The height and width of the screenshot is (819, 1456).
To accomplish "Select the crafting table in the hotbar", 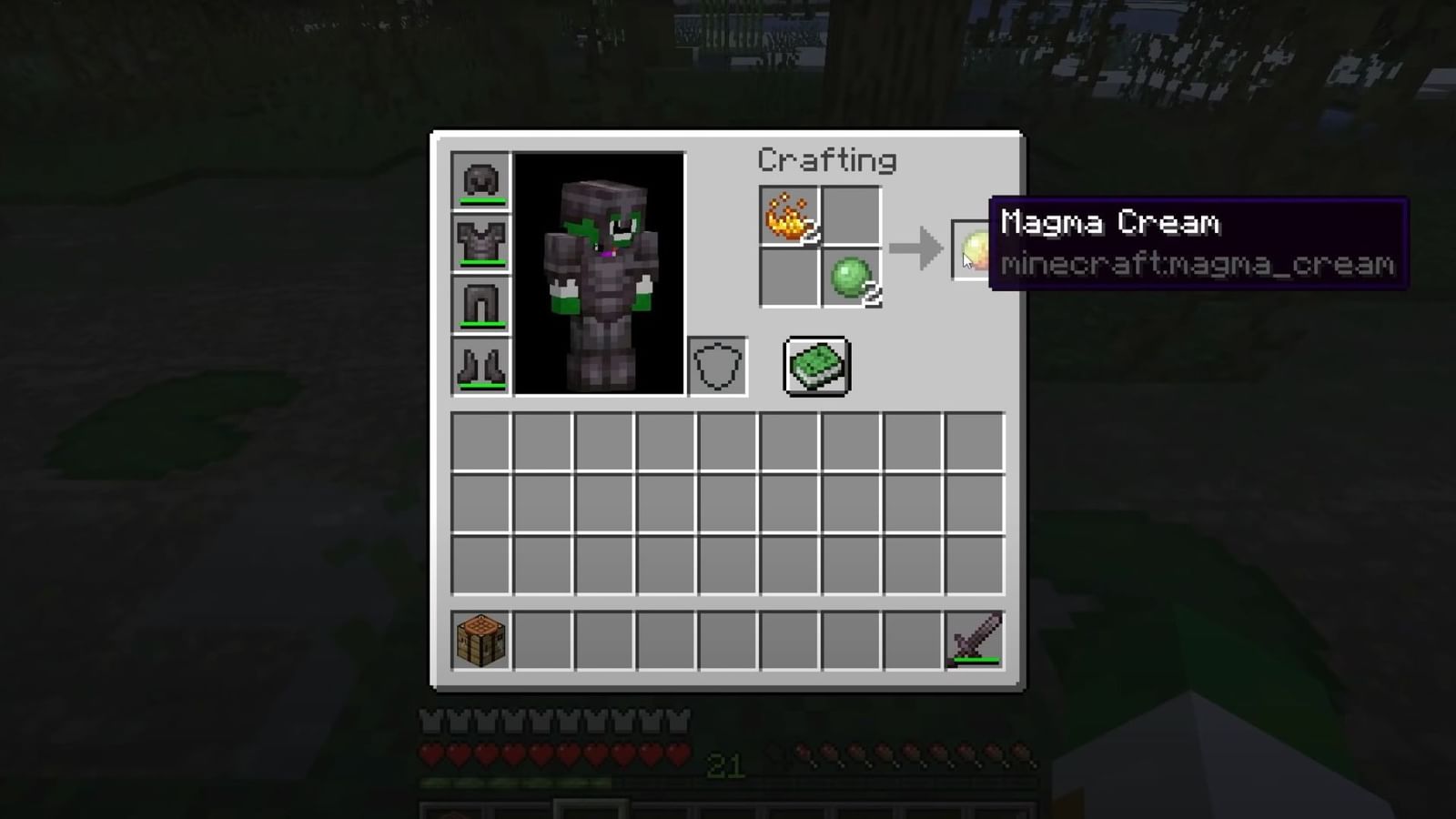I will pyautogui.click(x=480, y=641).
